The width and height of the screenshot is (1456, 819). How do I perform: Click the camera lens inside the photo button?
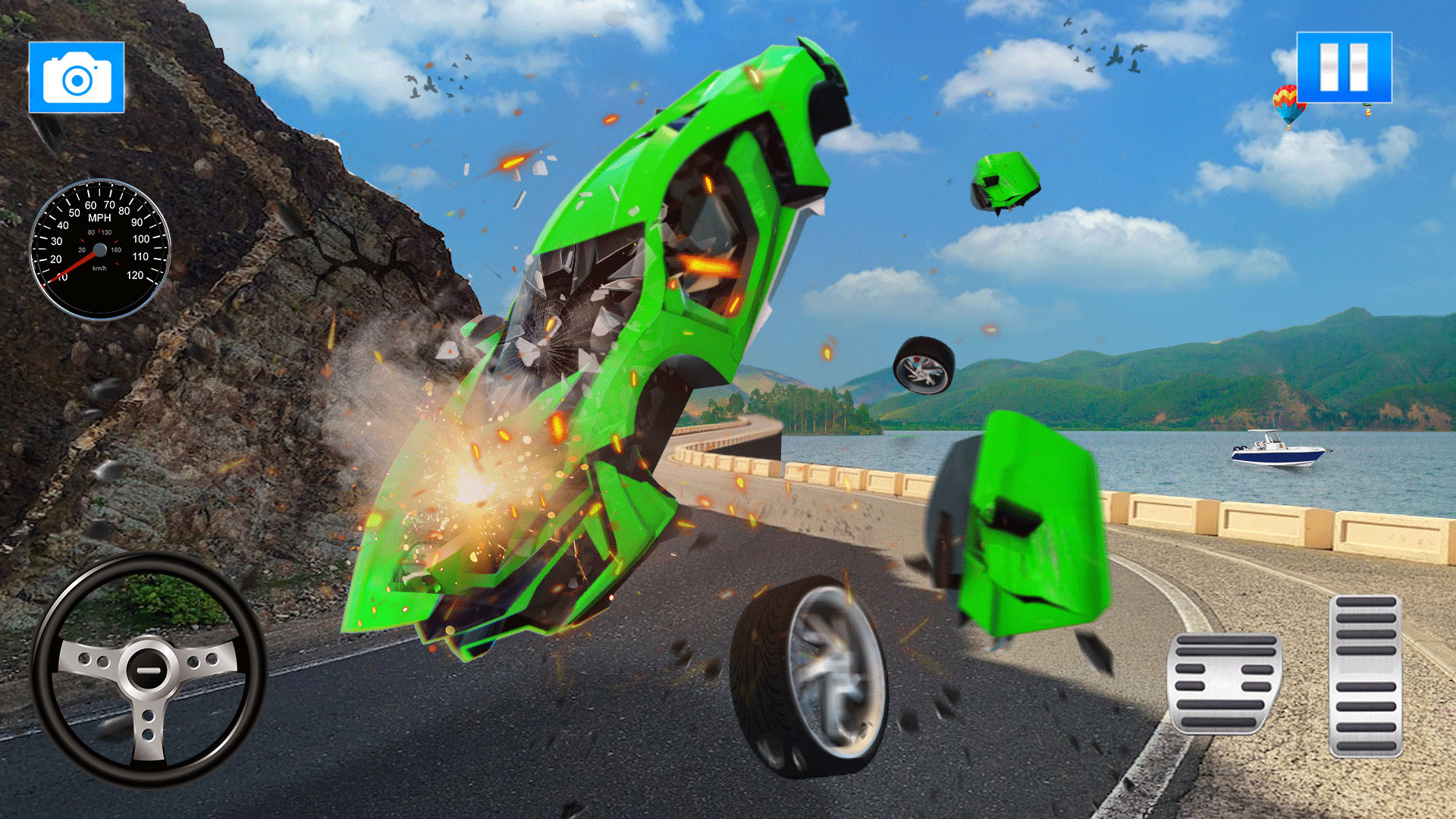[x=76, y=82]
